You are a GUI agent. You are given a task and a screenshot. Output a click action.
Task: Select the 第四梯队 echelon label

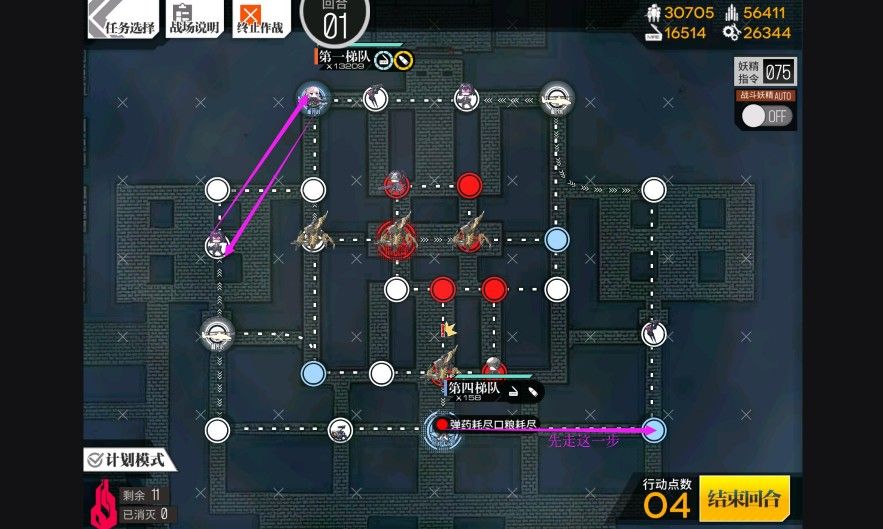[x=473, y=389]
